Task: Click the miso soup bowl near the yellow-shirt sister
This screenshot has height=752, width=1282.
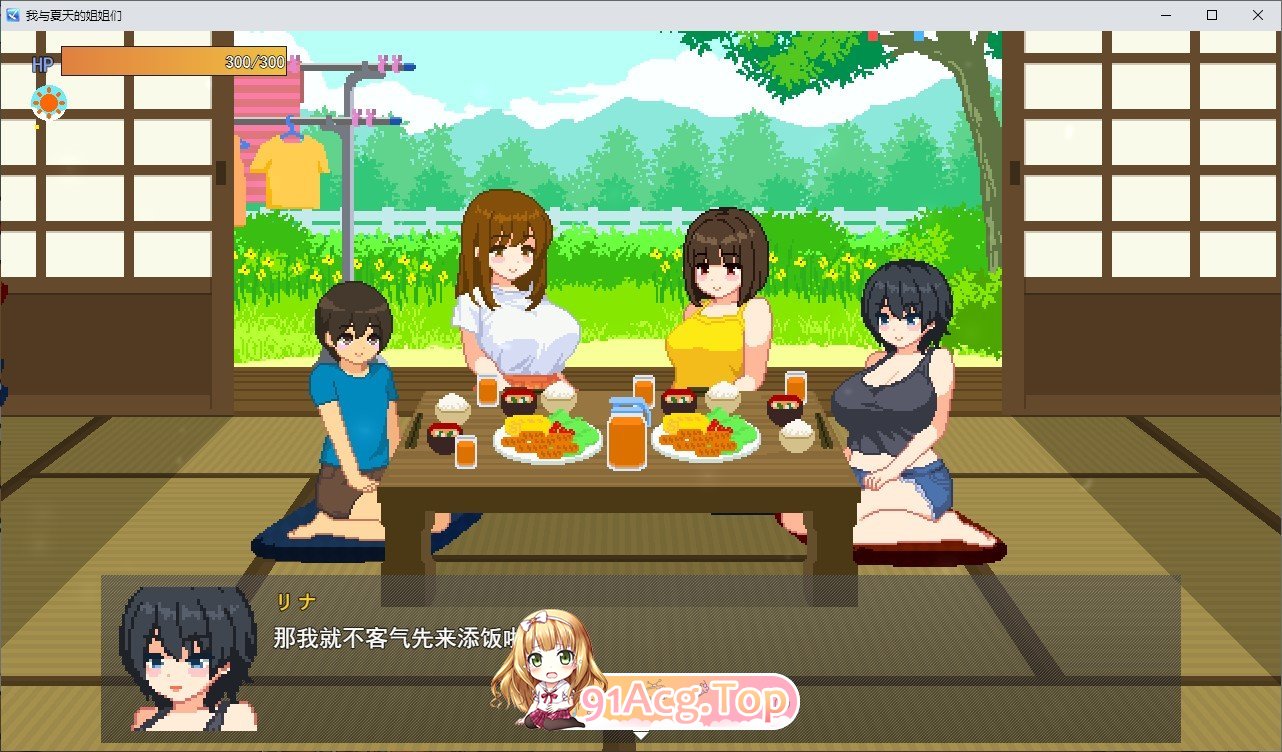Action: pos(679,398)
